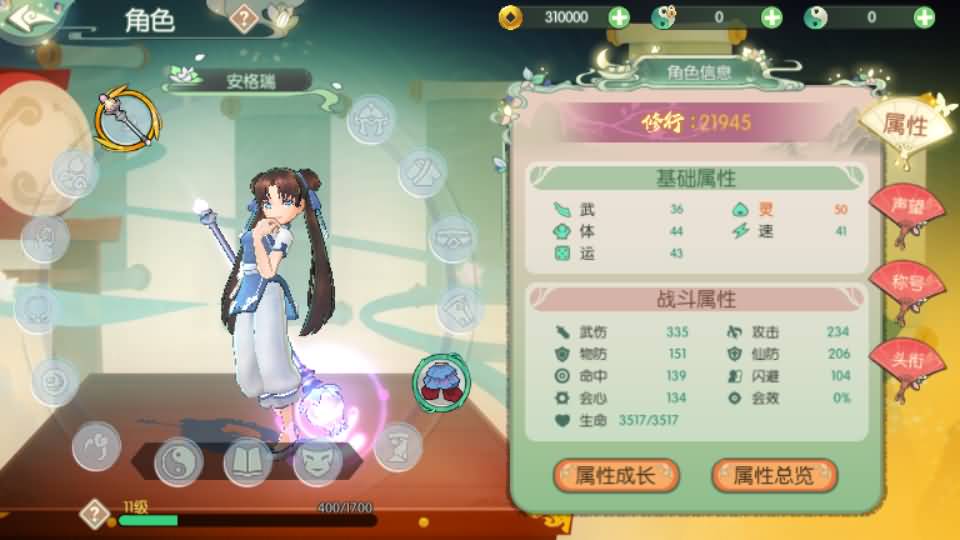Add gold coins with the plus button
The image size is (960, 540).
pyautogui.click(x=619, y=17)
